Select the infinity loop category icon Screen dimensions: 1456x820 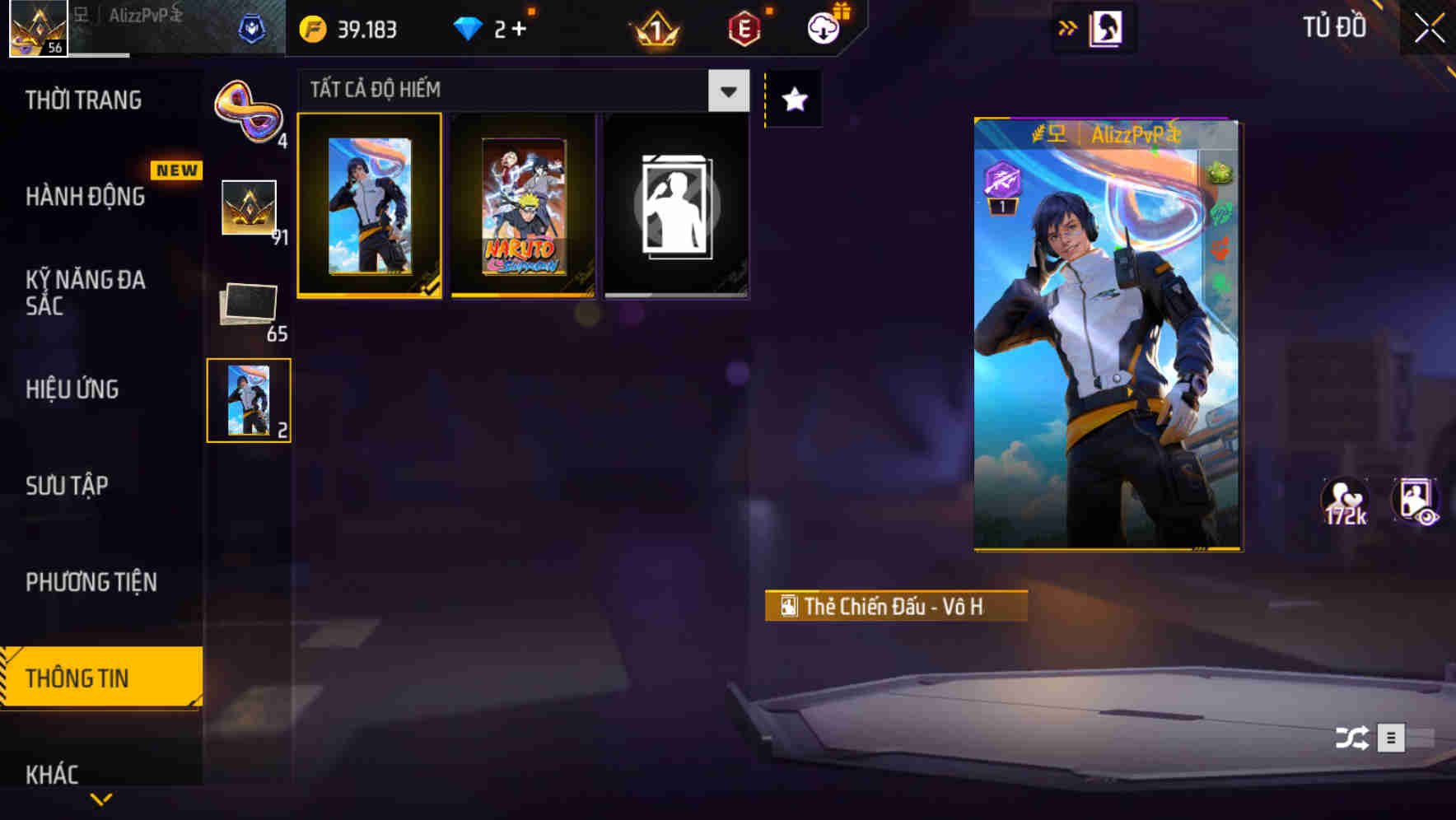[249, 111]
